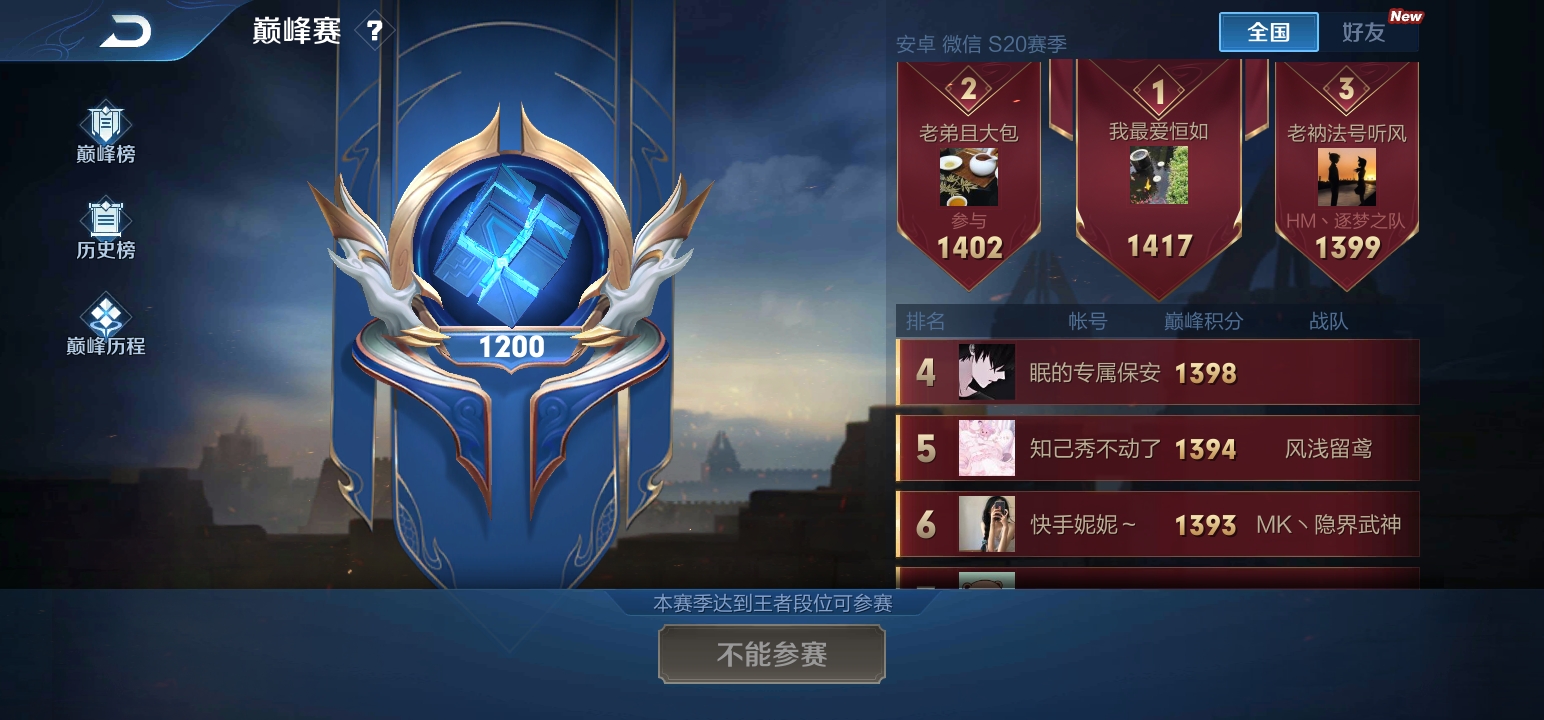Click the 1417 score of top player

1158,243
